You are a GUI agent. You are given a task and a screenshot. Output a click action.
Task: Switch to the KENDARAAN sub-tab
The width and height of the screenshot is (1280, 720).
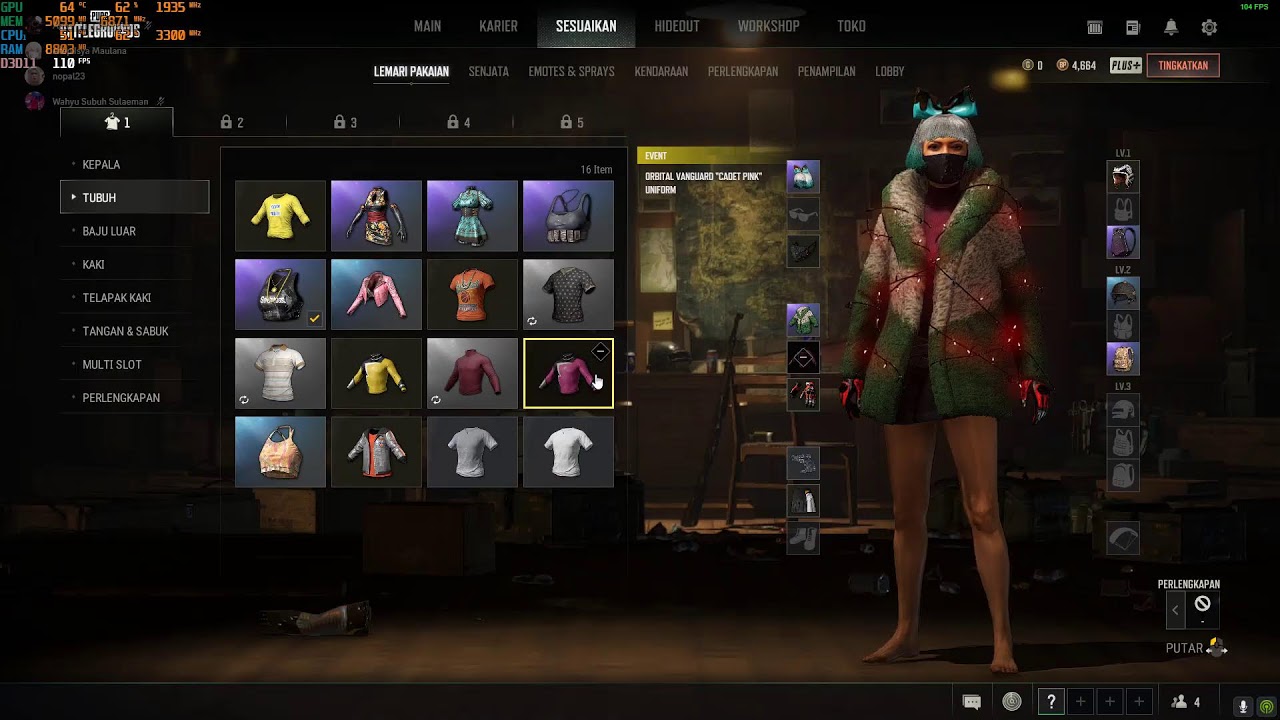pos(661,72)
